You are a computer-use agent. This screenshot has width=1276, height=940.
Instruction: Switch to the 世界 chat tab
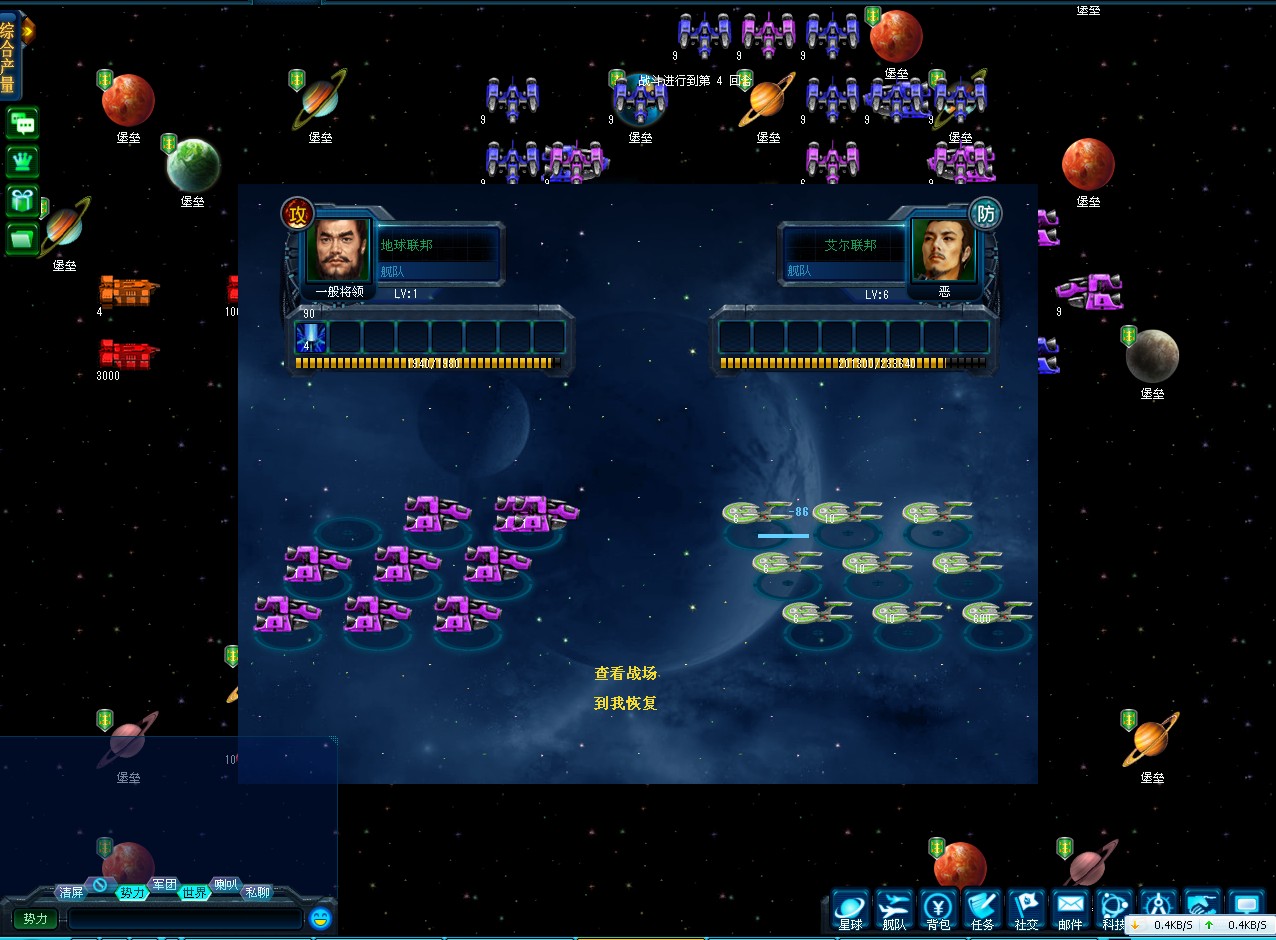(194, 892)
